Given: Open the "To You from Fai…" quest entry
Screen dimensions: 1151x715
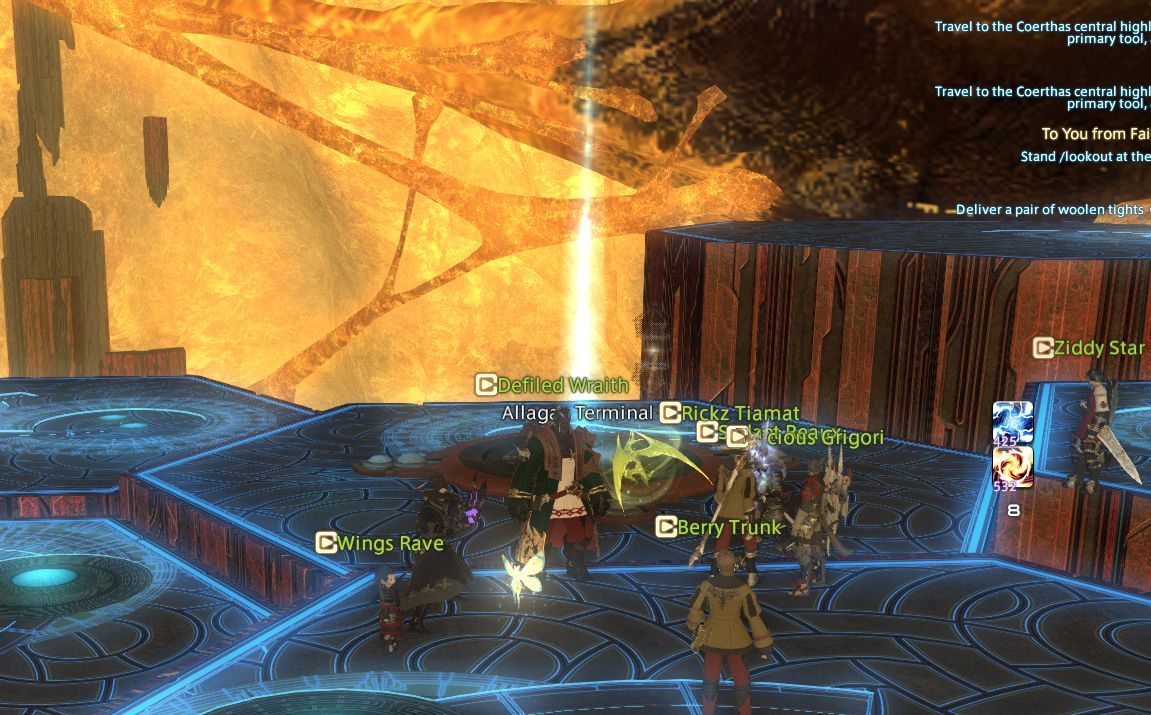Looking at the screenshot, I should tap(1095, 134).
